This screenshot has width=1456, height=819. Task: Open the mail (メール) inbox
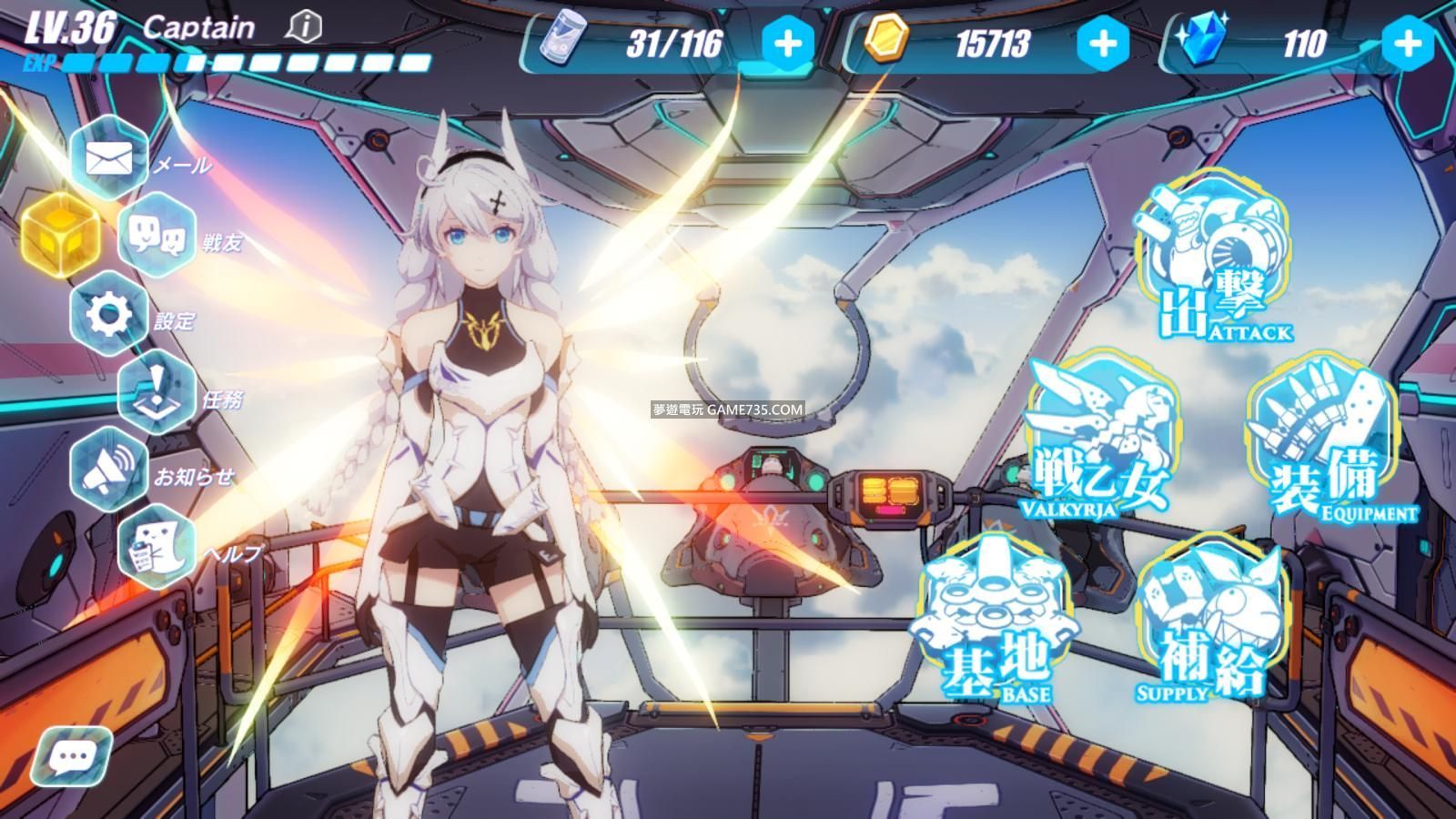tap(109, 159)
